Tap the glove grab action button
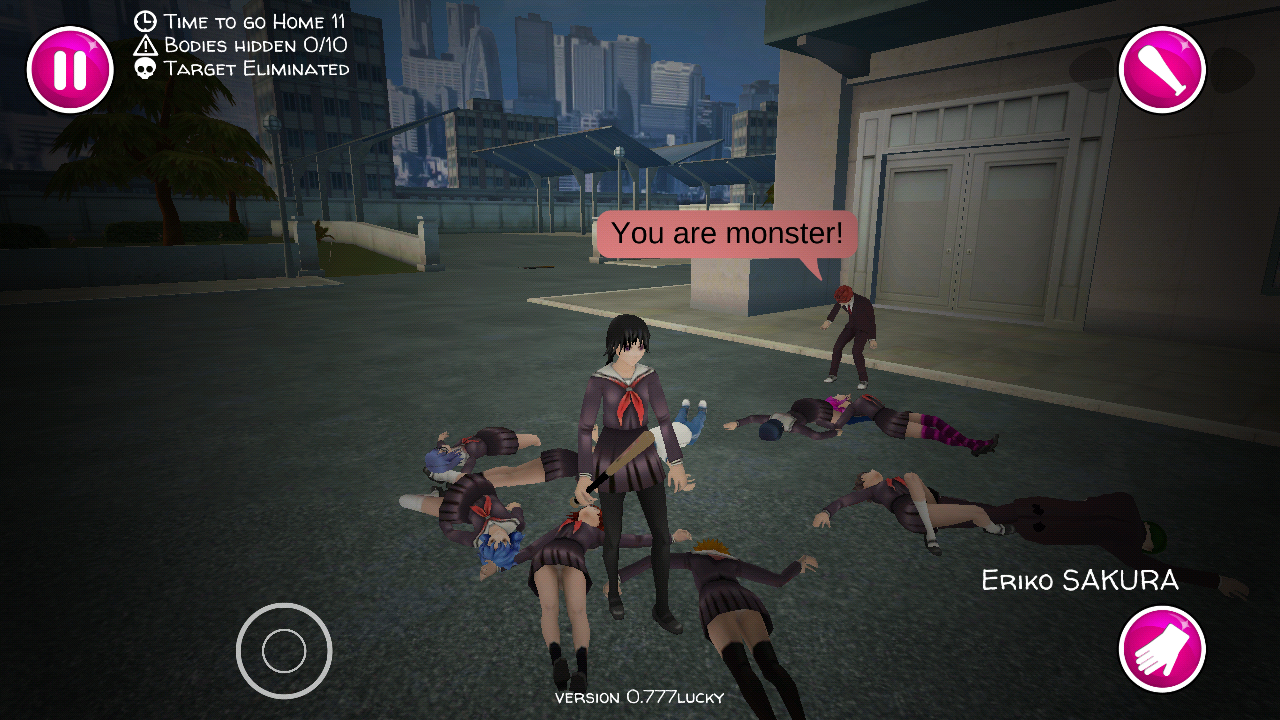The image size is (1280, 720). click(1161, 649)
